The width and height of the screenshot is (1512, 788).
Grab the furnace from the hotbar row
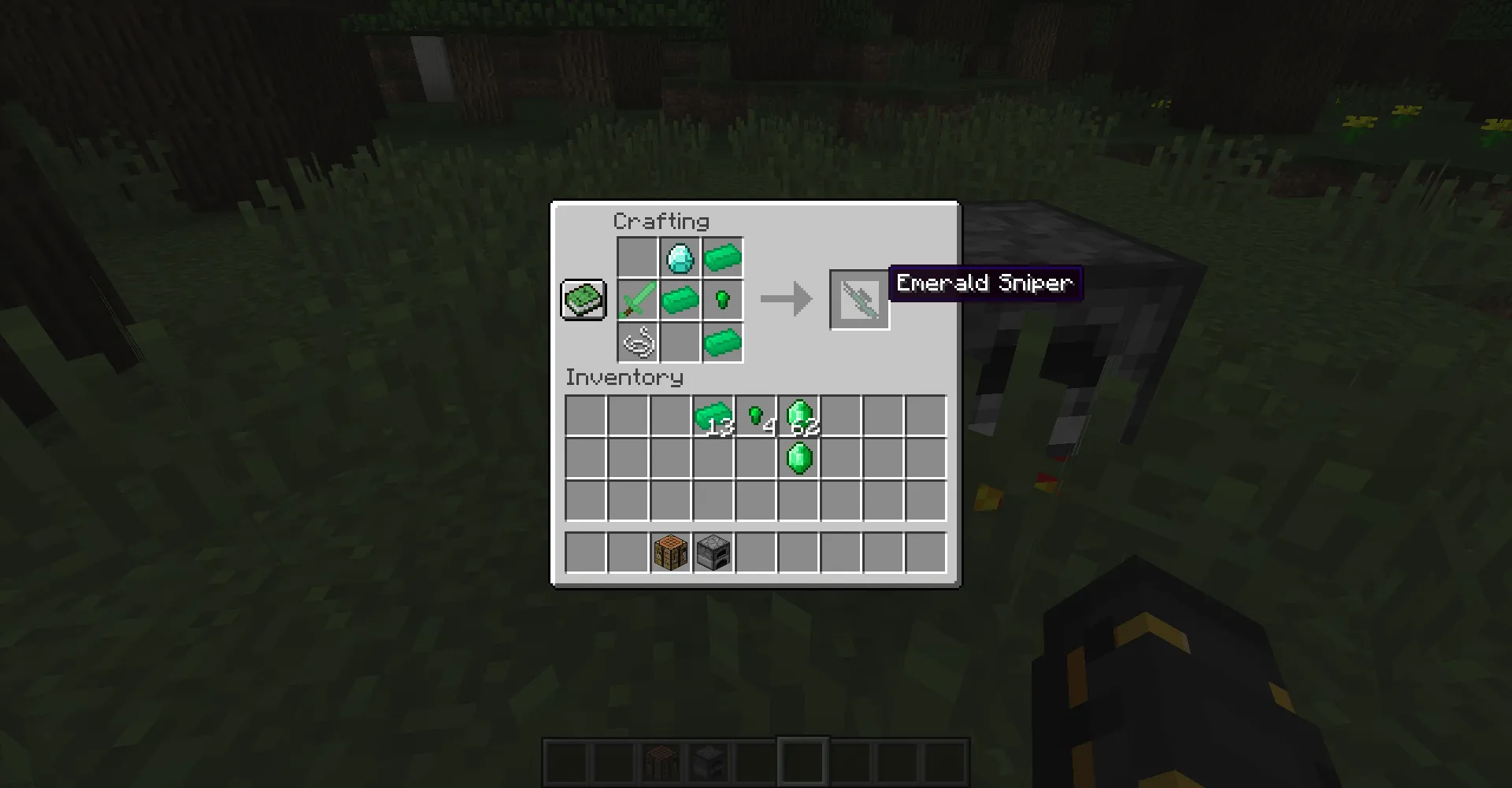713,551
